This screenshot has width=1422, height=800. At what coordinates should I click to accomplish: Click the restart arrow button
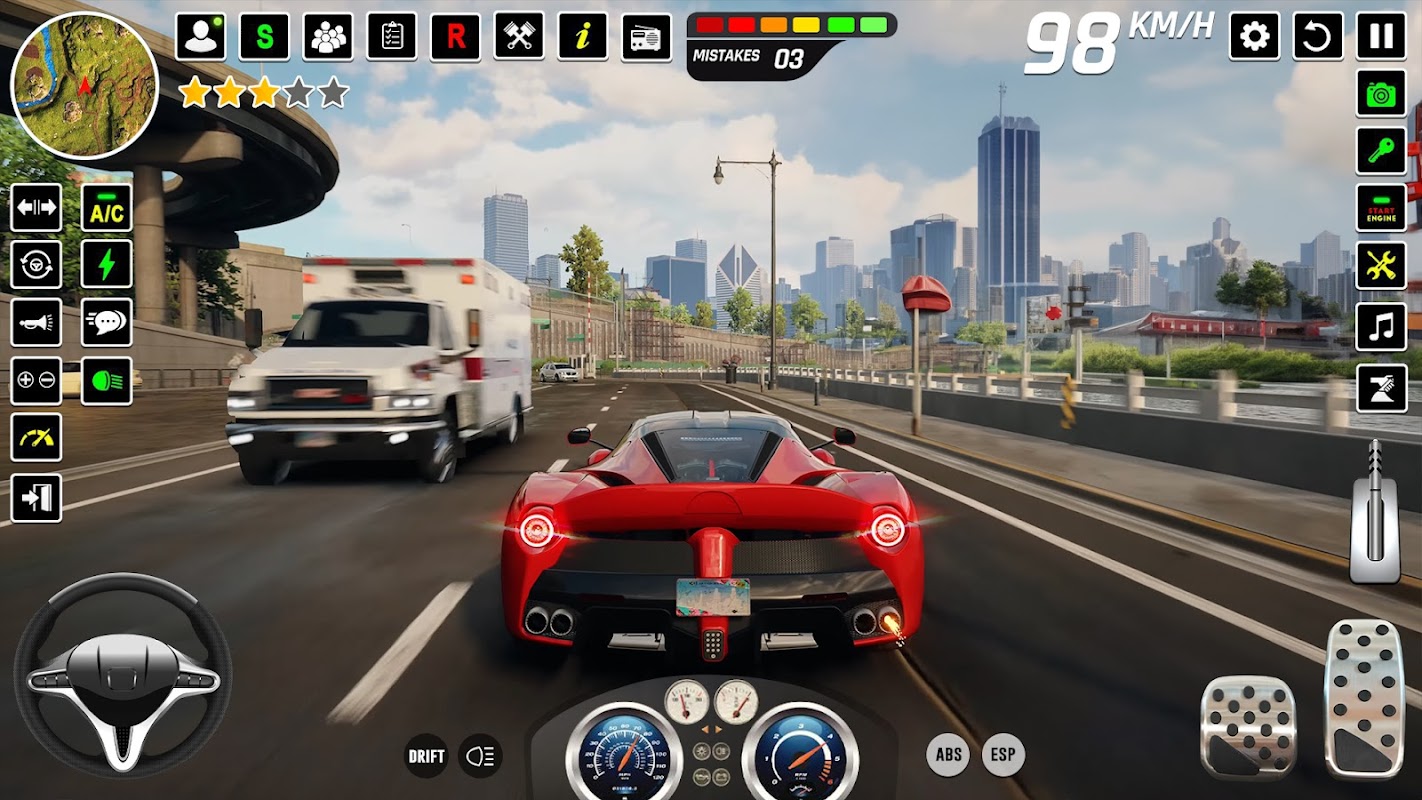pyautogui.click(x=1318, y=37)
